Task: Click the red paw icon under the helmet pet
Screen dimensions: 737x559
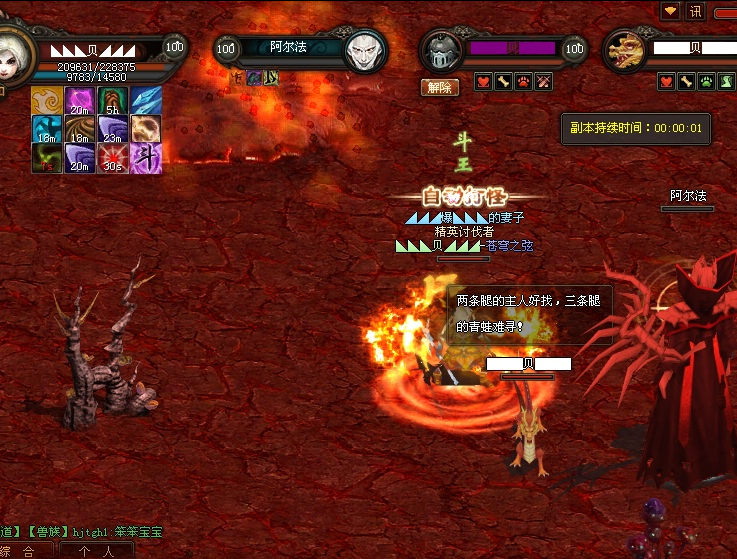Action: [524, 82]
